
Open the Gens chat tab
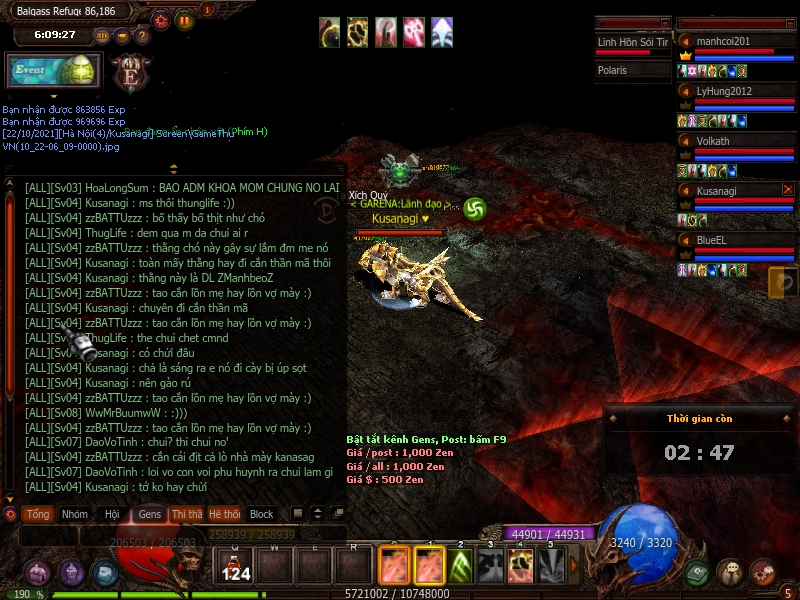tap(149, 514)
